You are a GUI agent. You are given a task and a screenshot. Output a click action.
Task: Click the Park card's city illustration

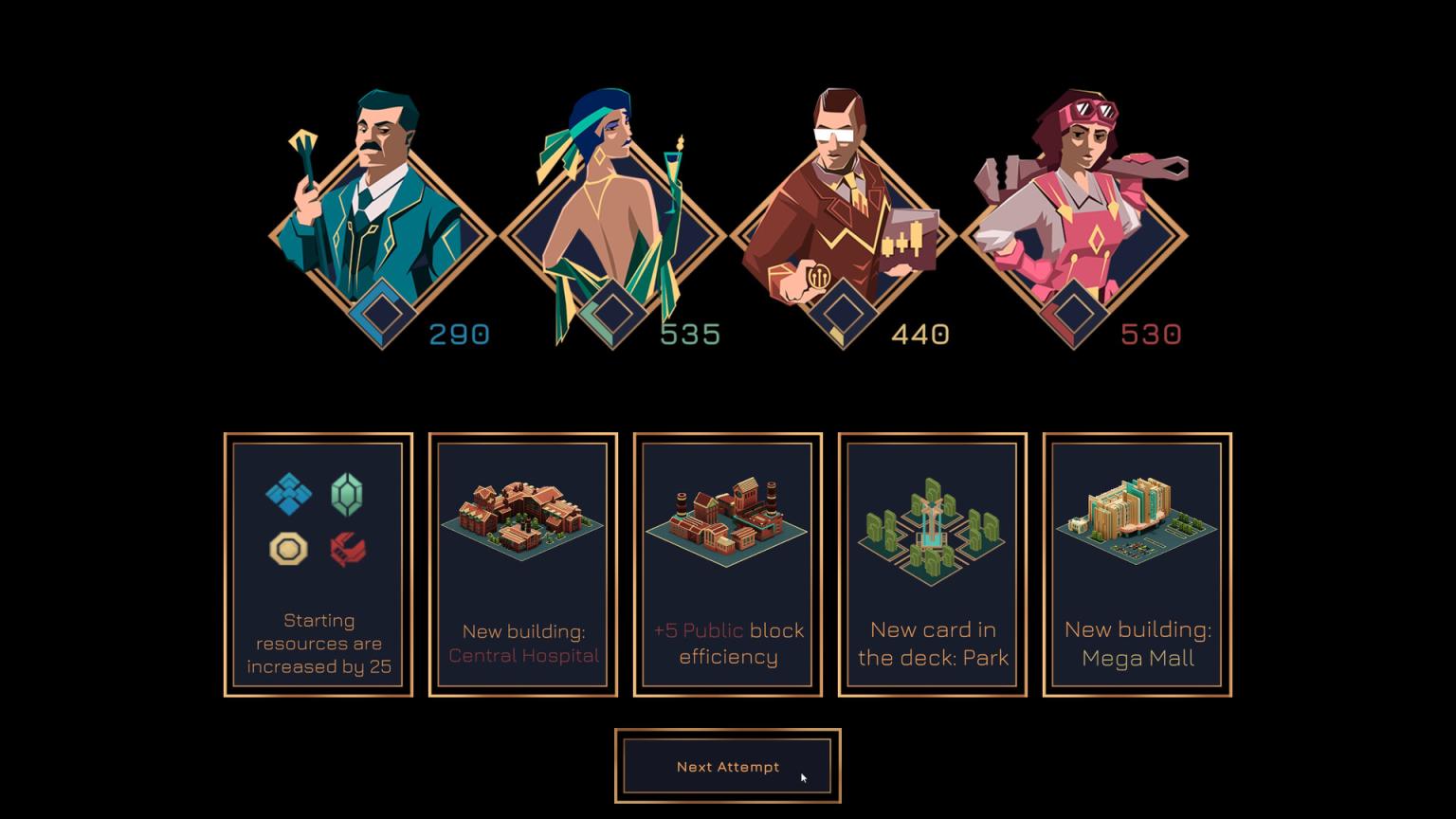[931, 531]
